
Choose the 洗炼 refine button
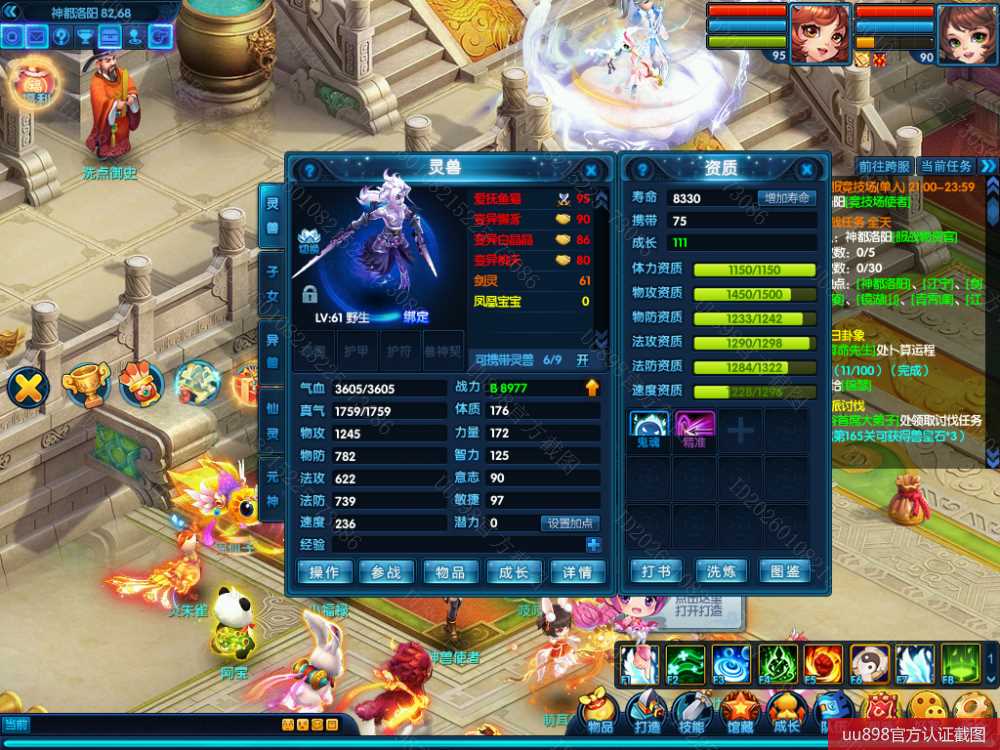point(721,572)
